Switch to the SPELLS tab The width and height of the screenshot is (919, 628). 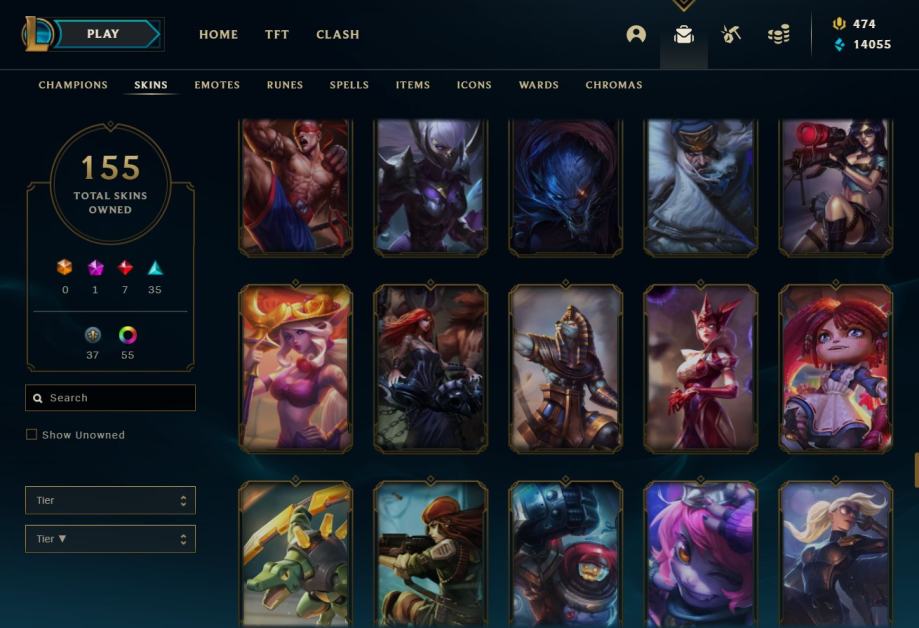[349, 85]
